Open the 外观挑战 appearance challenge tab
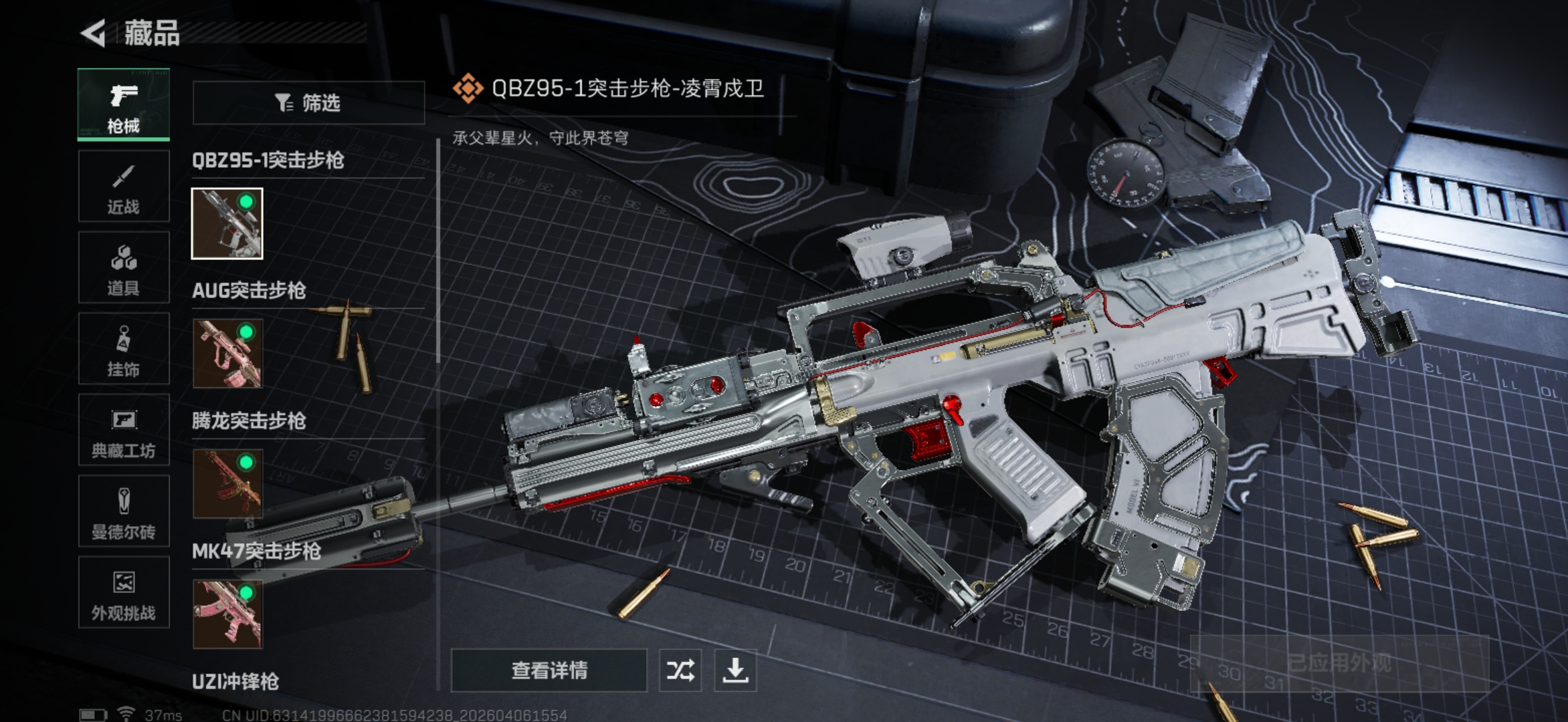The height and width of the screenshot is (722, 1568). pos(124,592)
